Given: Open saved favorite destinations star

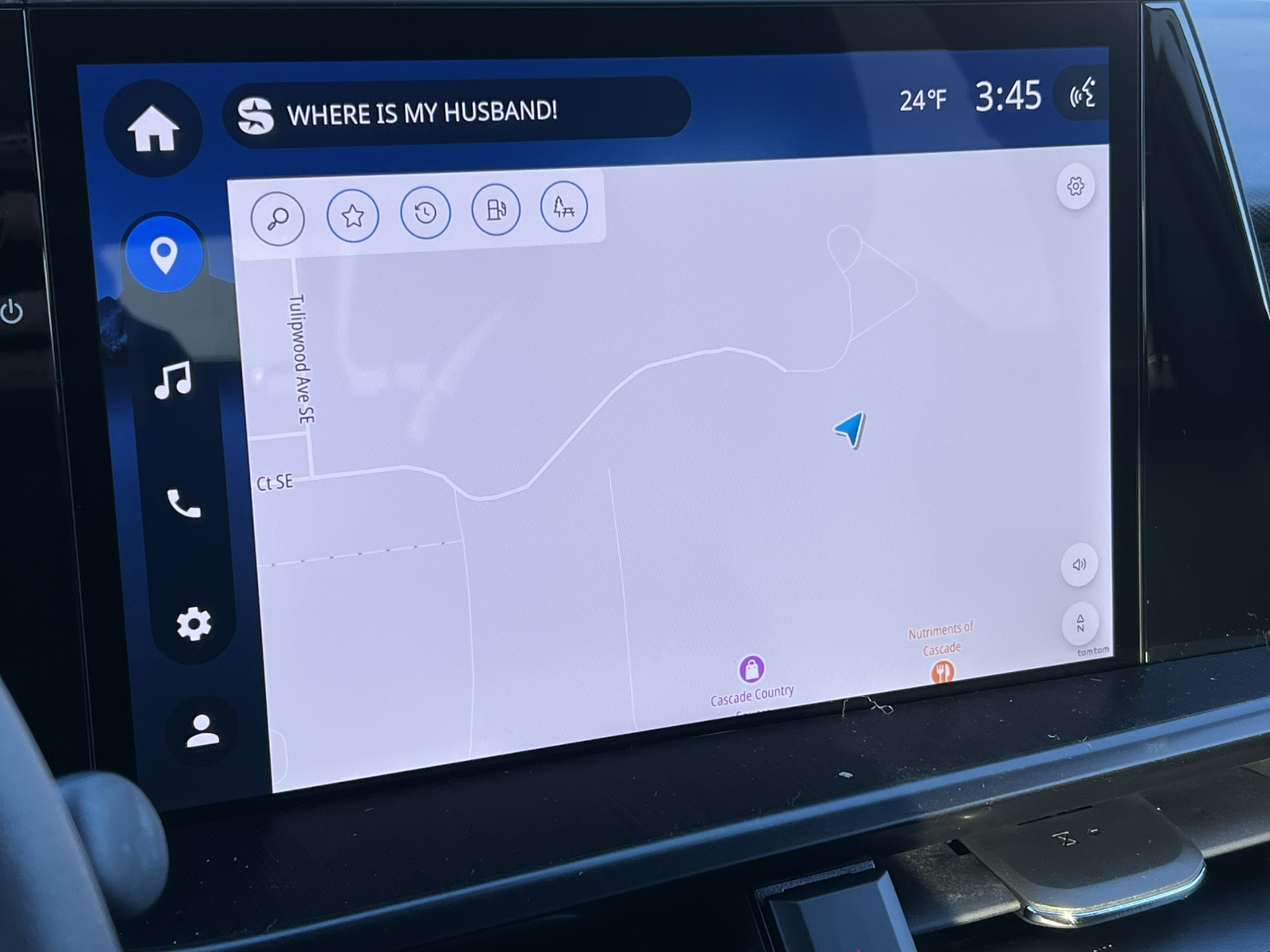Looking at the screenshot, I should click(x=353, y=214).
